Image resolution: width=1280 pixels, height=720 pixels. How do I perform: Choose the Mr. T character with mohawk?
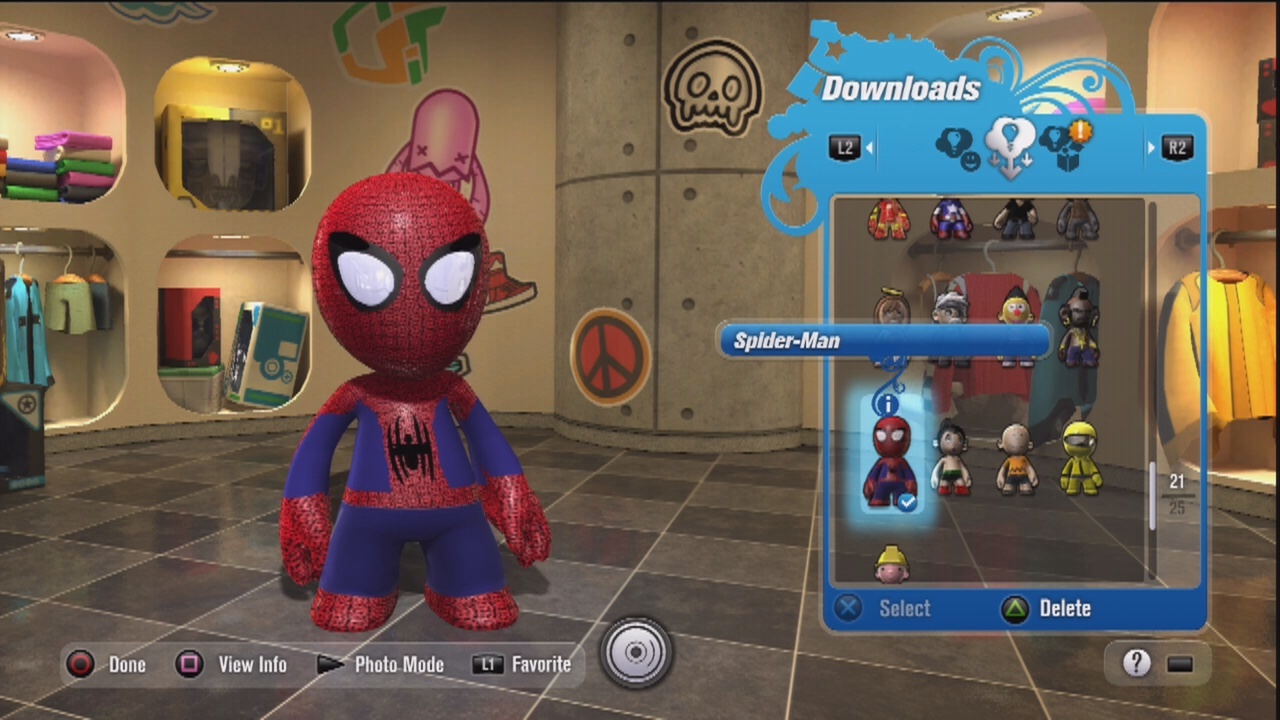1077,326
